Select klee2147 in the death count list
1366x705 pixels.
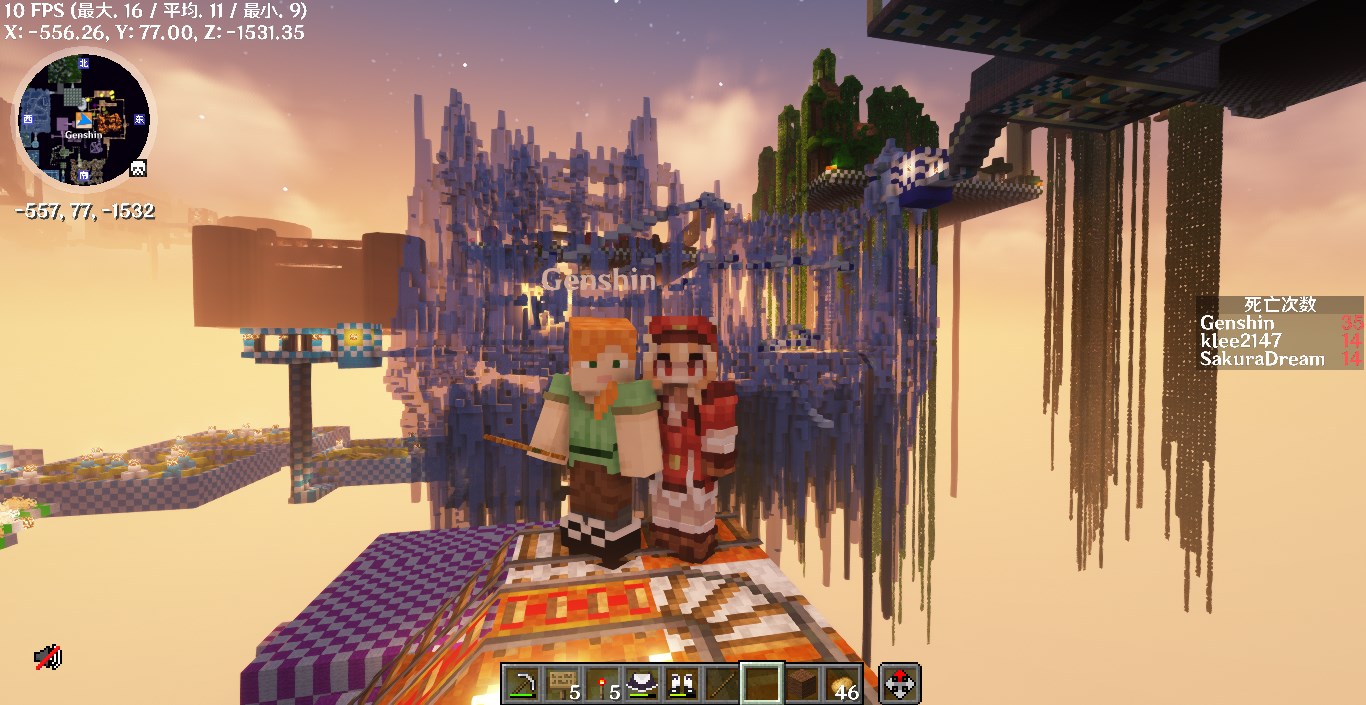click(x=1240, y=341)
